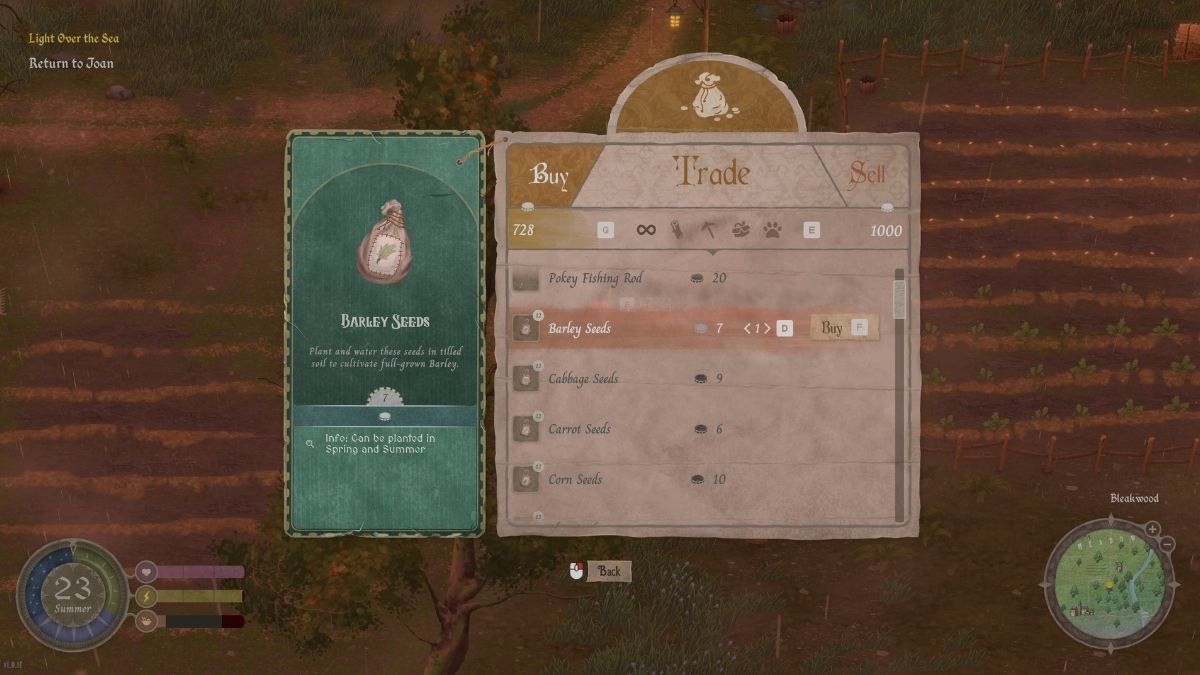Filter shop by the food category icon

pos(740,230)
